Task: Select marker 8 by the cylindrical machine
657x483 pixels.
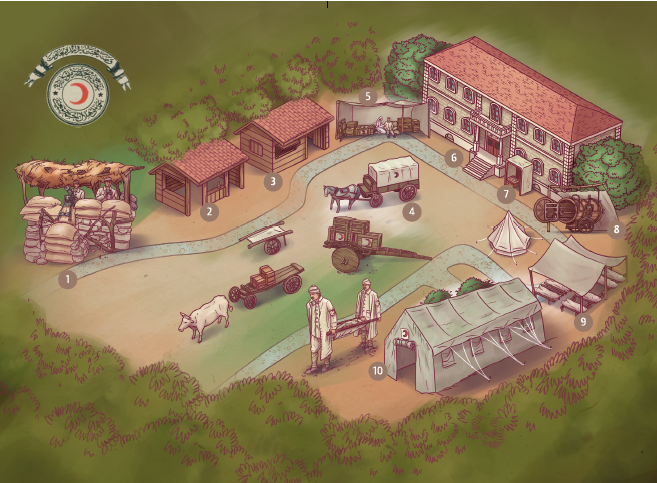Action: click(x=616, y=229)
